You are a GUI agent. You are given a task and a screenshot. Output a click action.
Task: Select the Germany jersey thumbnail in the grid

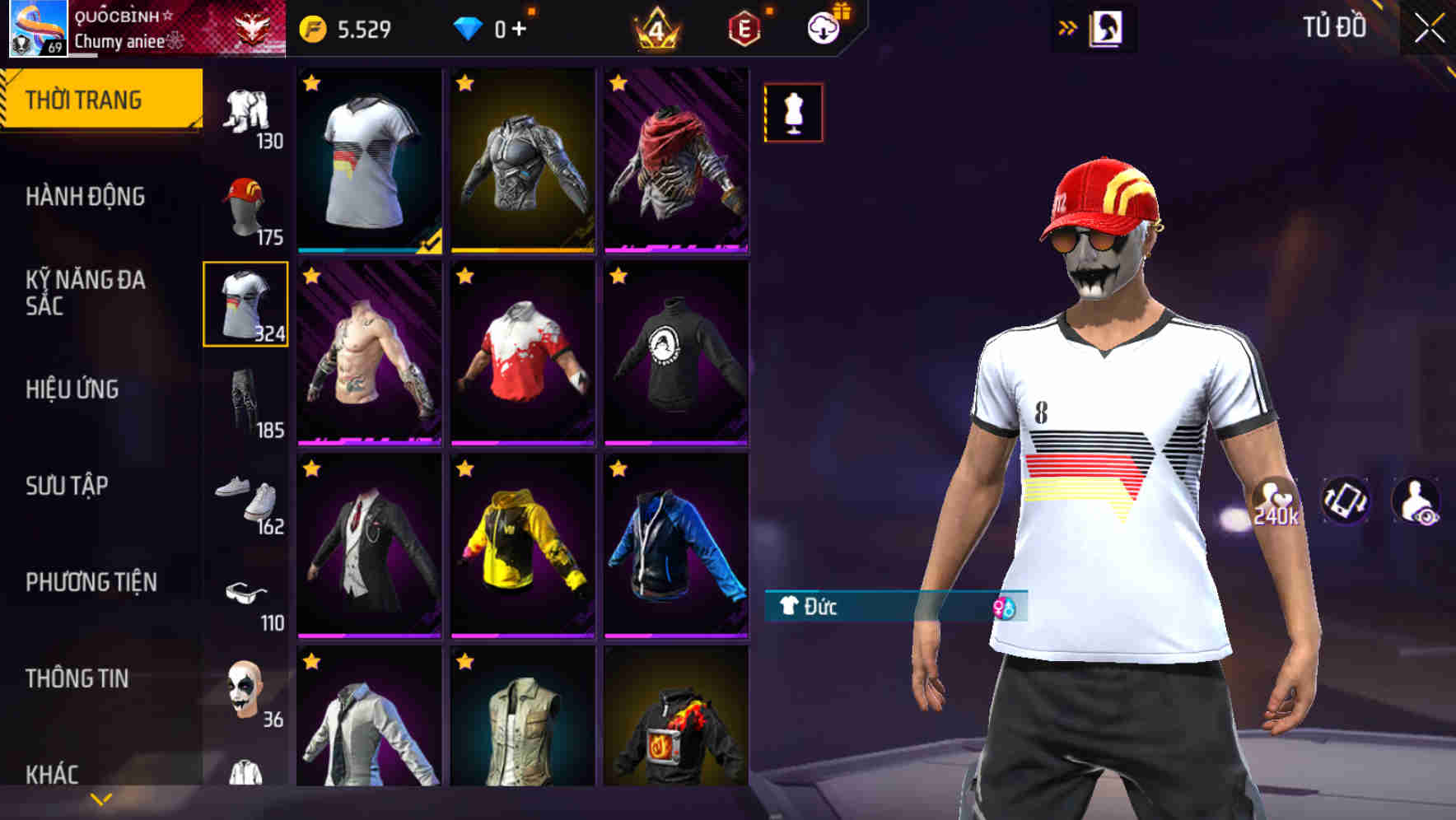(367, 161)
